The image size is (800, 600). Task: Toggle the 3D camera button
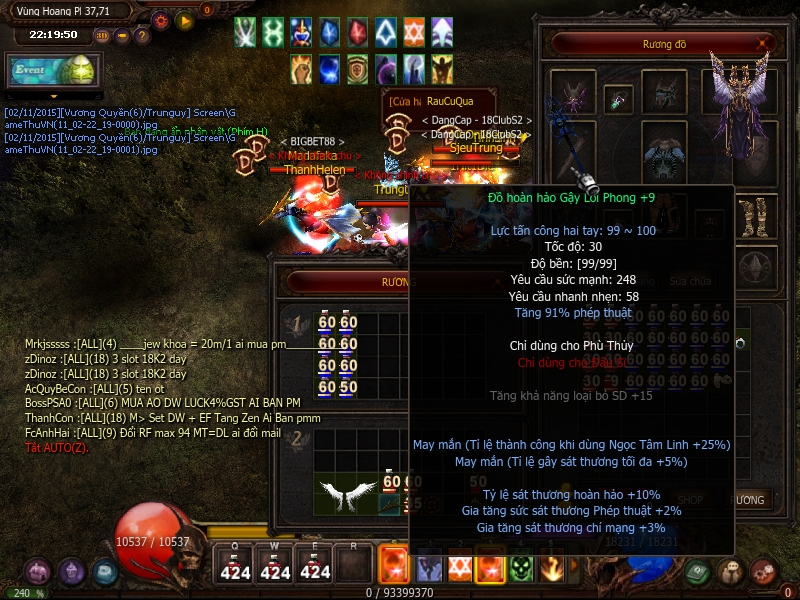pos(103,35)
